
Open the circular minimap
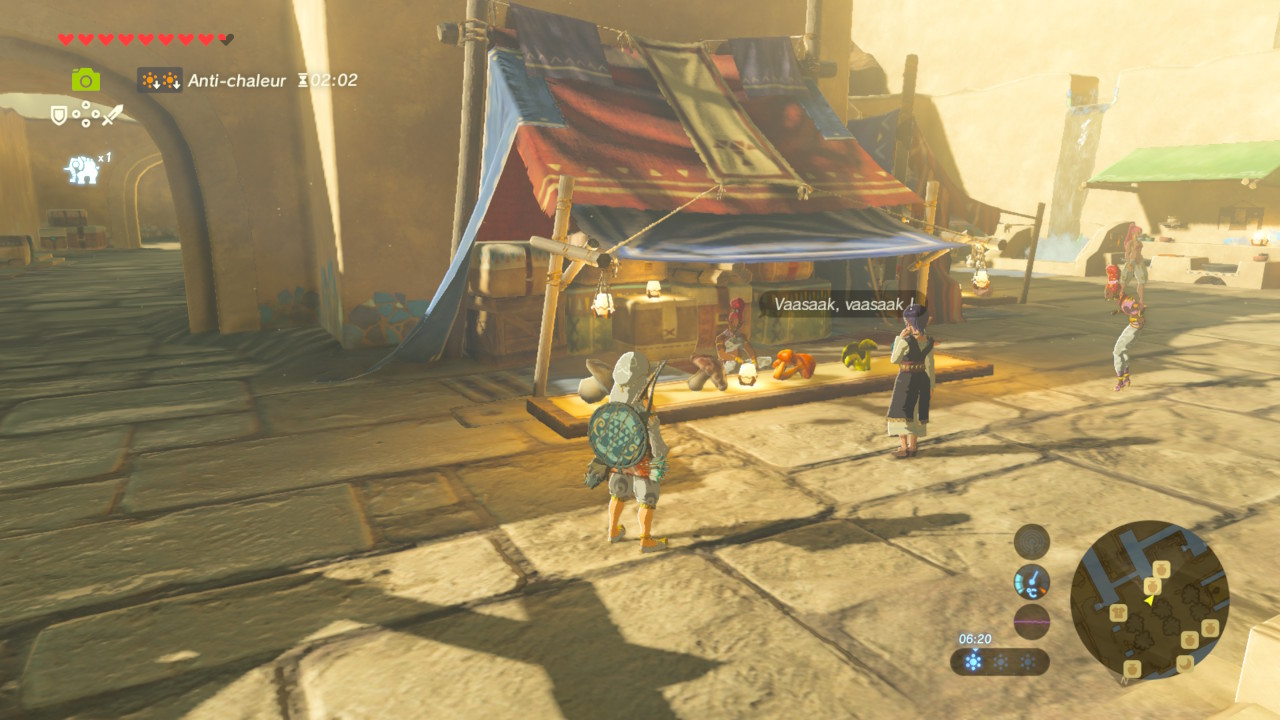pos(1149,600)
